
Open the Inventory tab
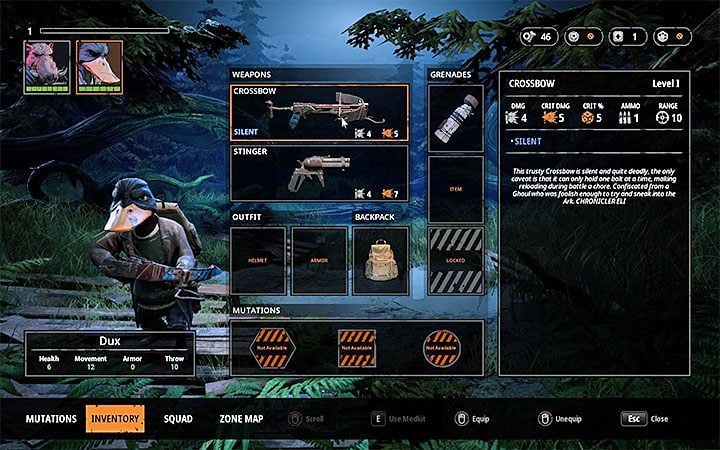[x=114, y=418]
